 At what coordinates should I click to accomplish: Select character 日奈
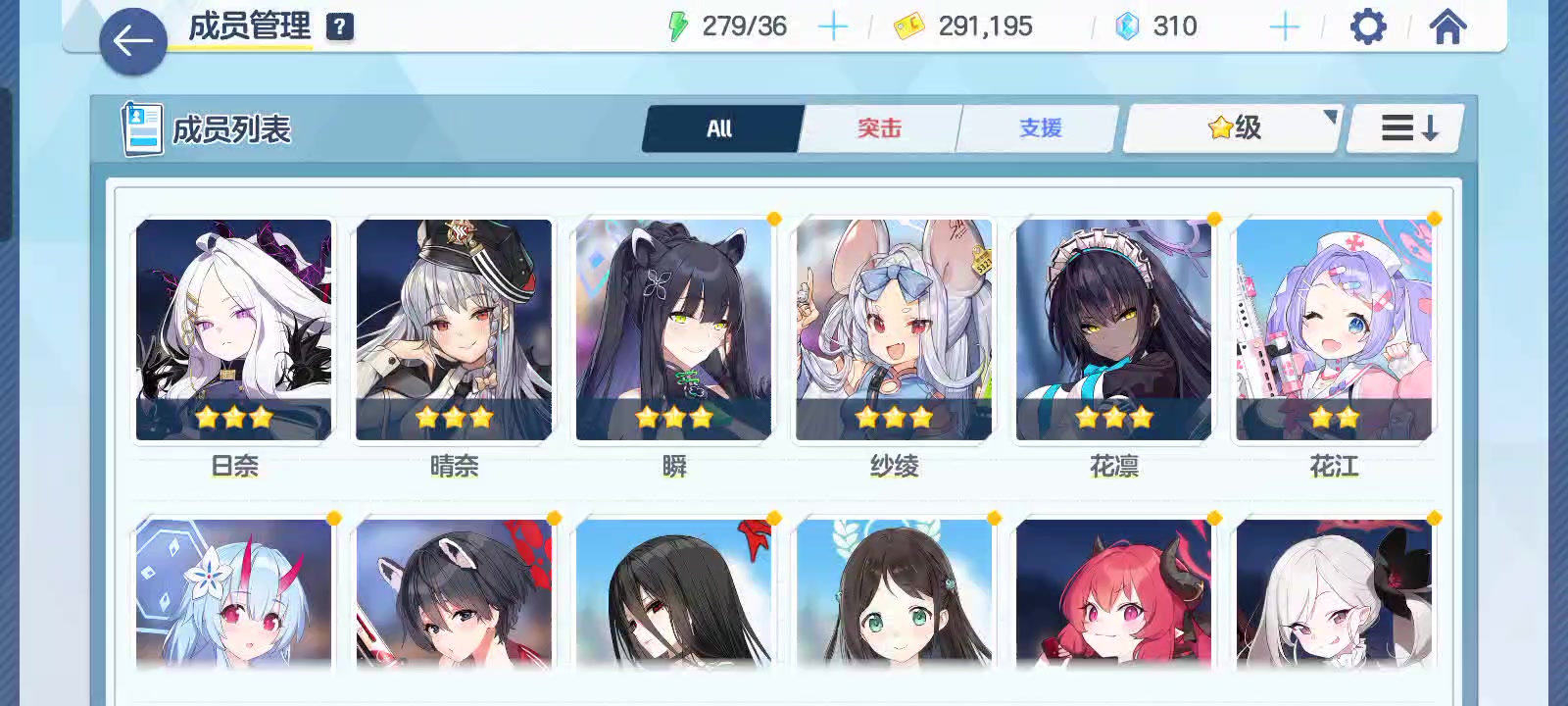232,328
